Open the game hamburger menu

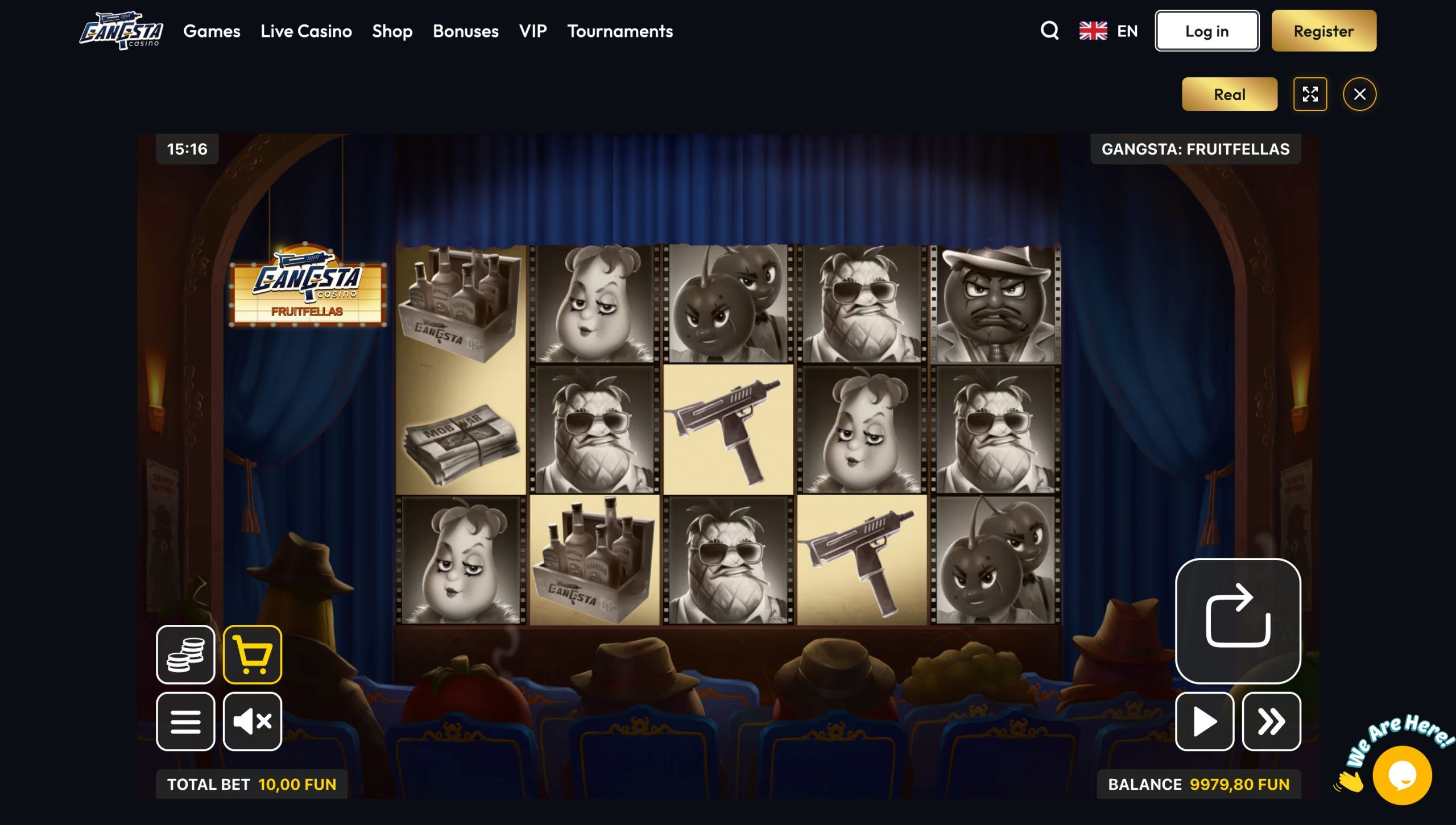(185, 721)
